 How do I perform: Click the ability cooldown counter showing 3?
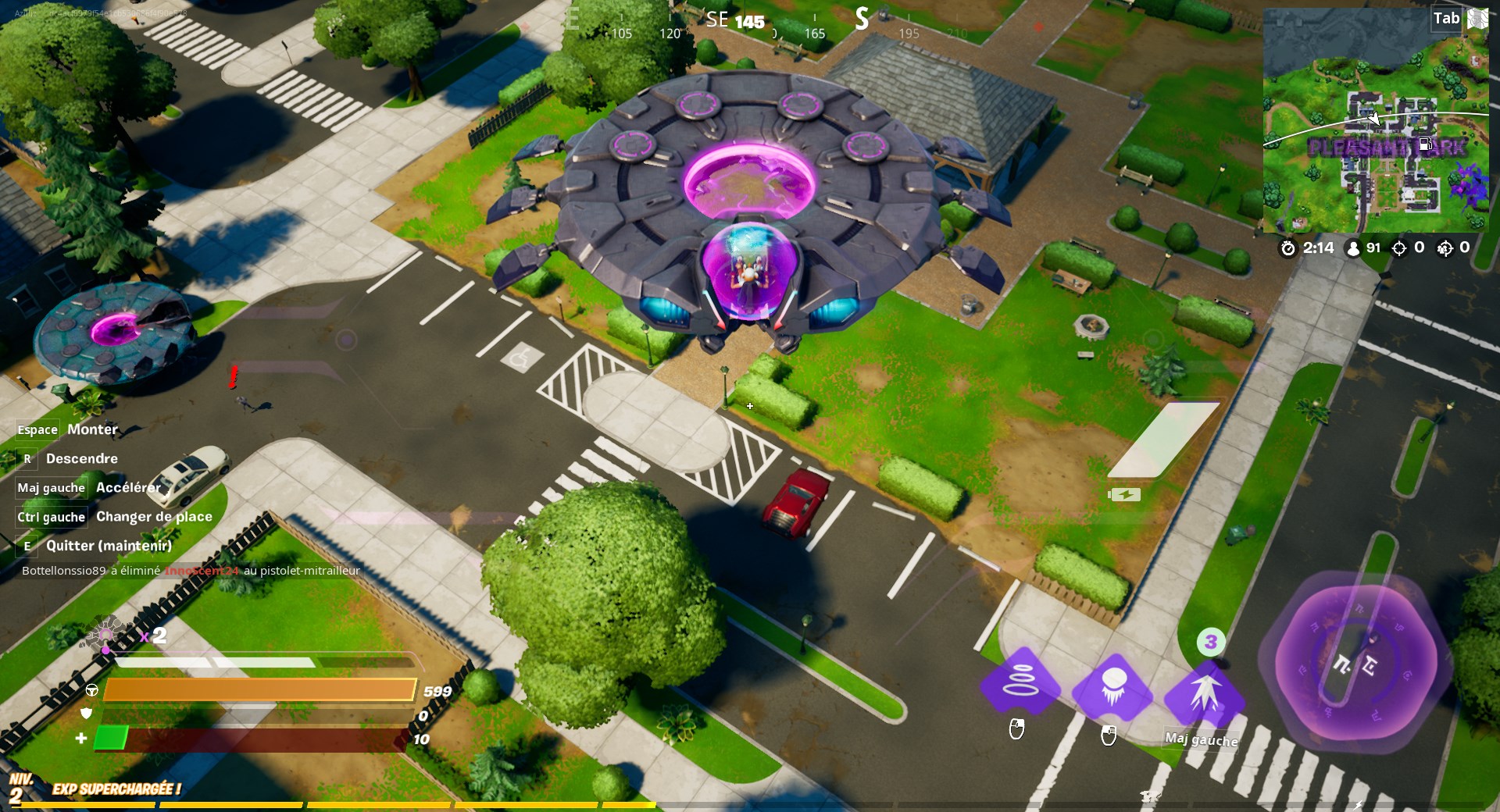(1211, 642)
